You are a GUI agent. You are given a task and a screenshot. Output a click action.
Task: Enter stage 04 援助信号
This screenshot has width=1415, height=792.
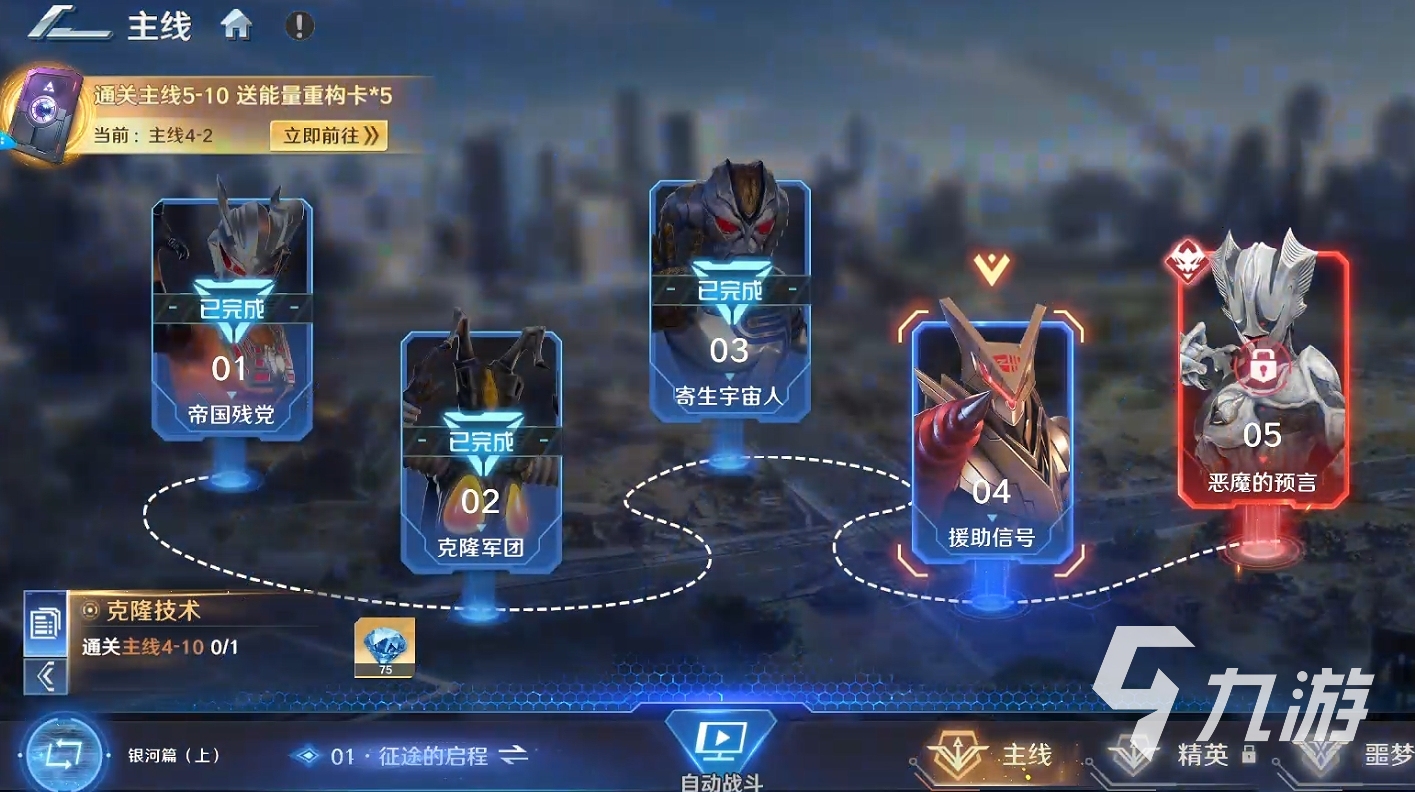(990, 440)
